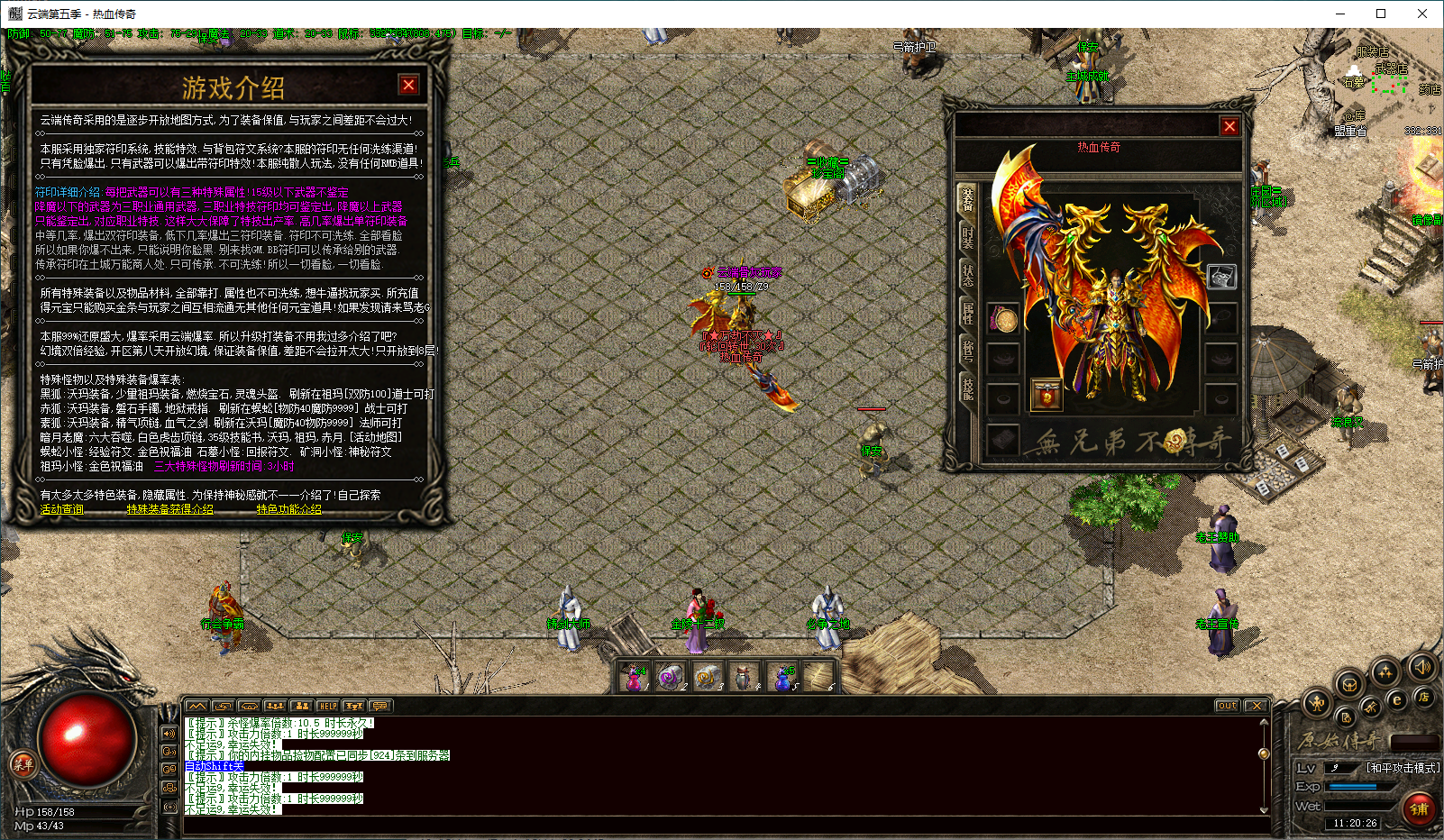Switch to the 状态 status tab

(967, 274)
